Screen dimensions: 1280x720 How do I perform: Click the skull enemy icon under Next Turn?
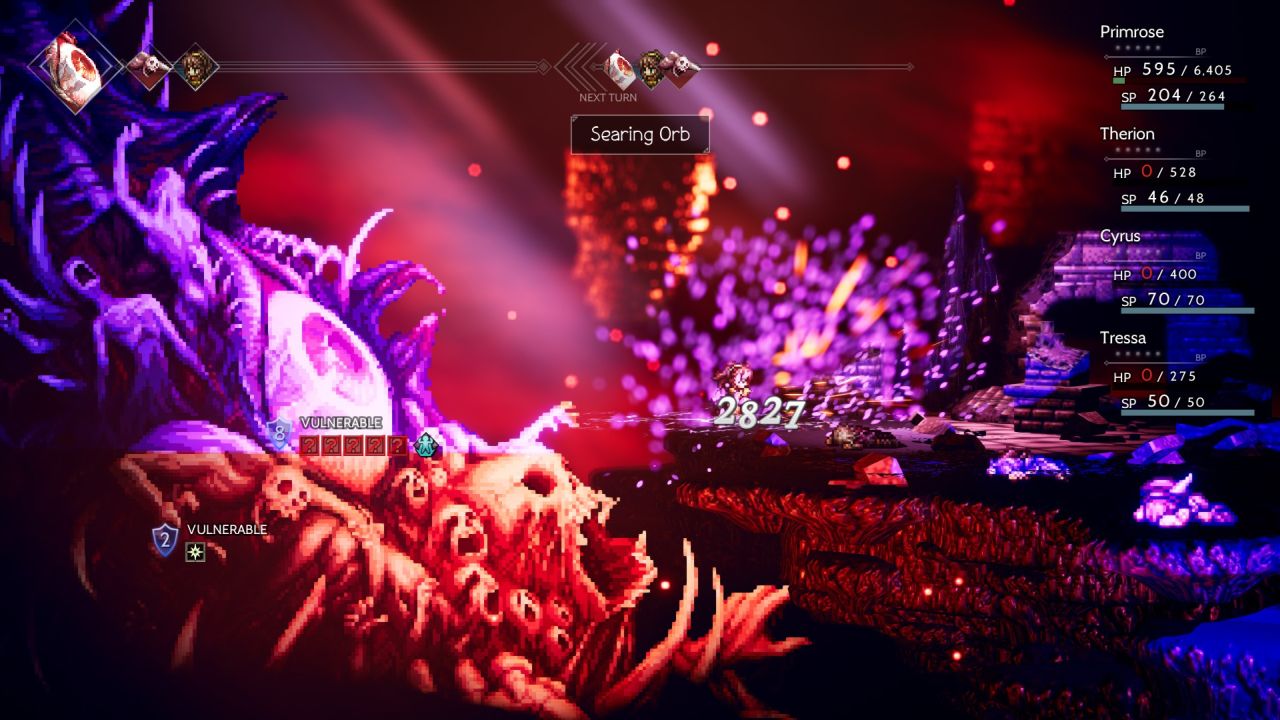(x=682, y=66)
